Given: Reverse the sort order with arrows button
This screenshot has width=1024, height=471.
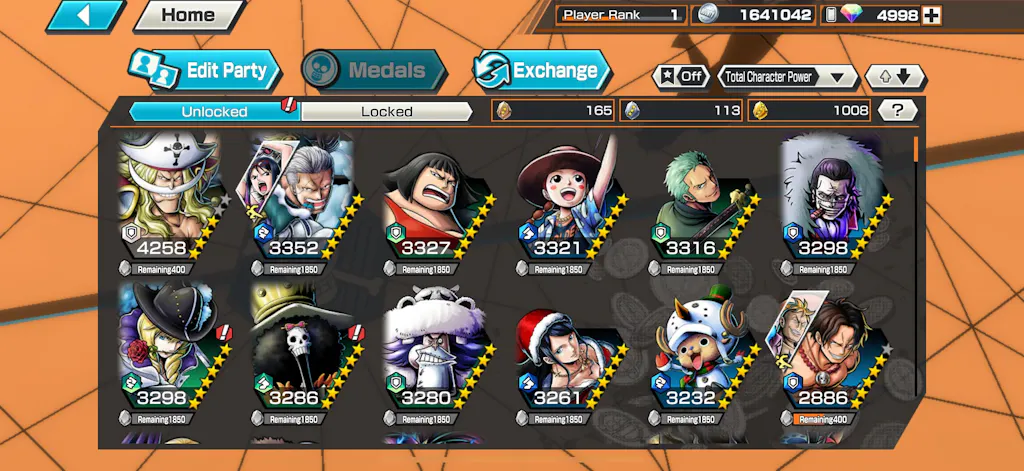Looking at the screenshot, I should pos(896,76).
